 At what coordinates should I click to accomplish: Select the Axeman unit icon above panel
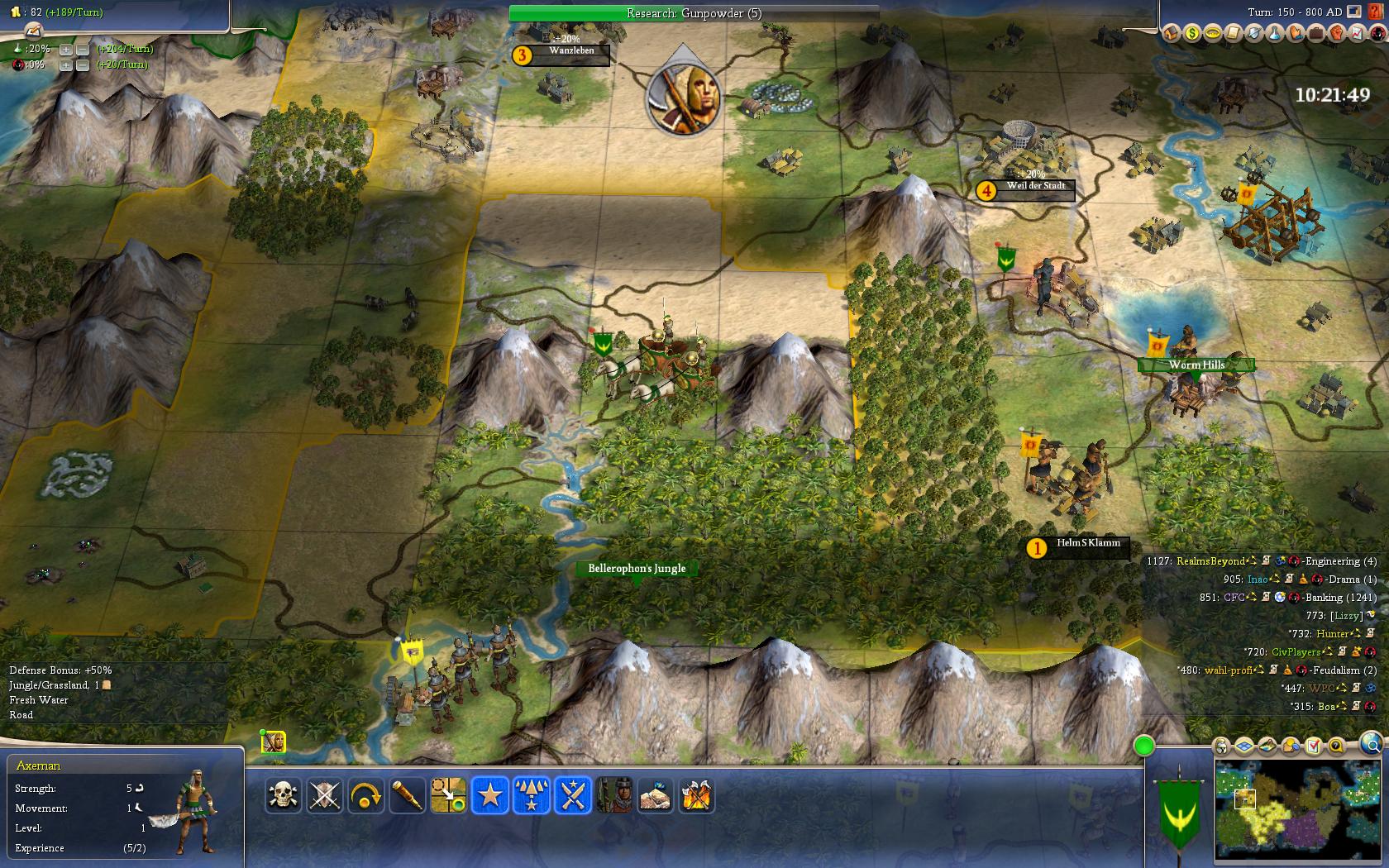point(274,742)
